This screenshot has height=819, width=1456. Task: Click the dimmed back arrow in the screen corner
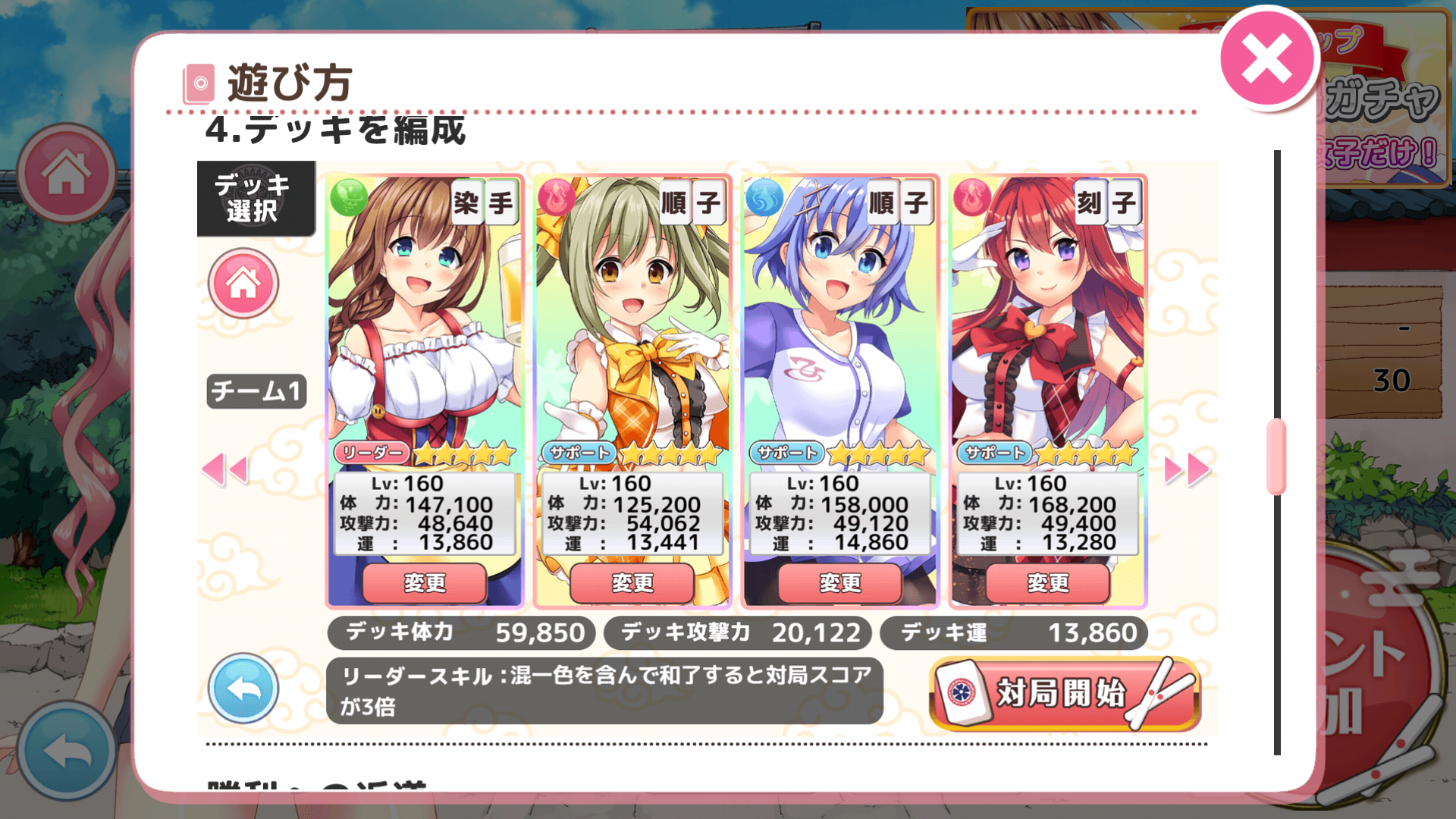67,751
